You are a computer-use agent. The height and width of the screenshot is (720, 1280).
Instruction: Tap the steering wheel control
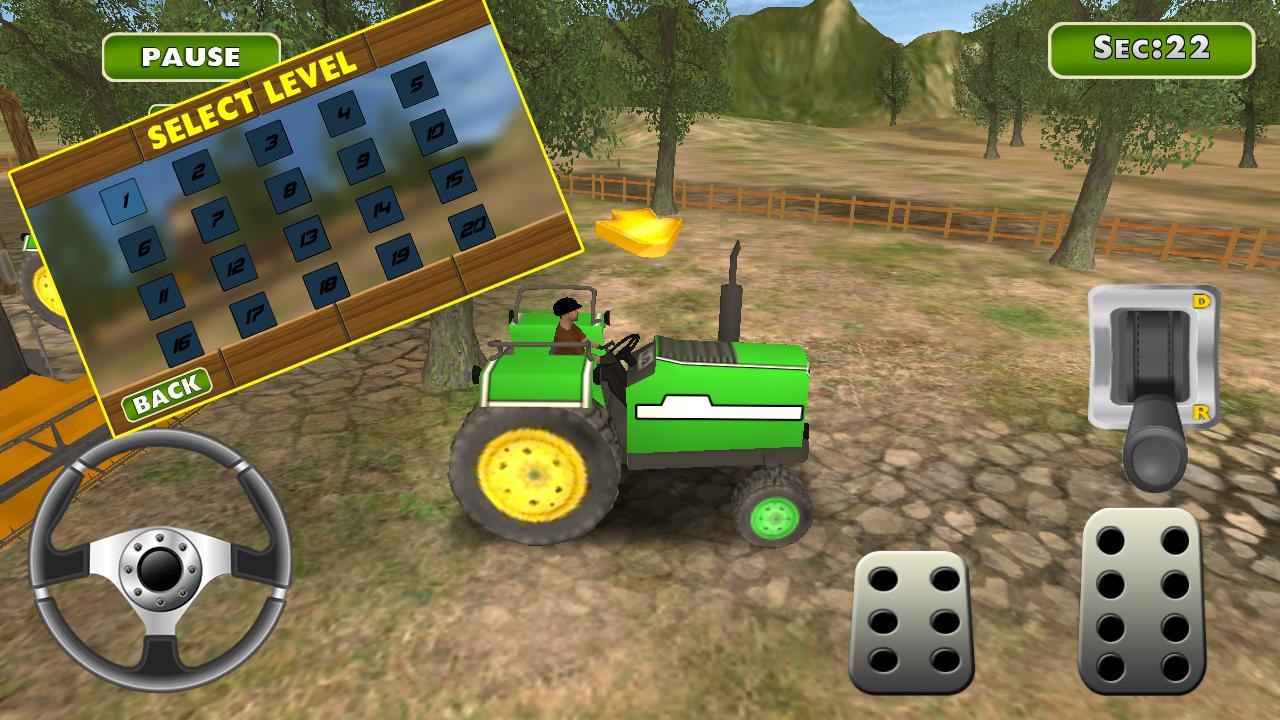point(160,570)
